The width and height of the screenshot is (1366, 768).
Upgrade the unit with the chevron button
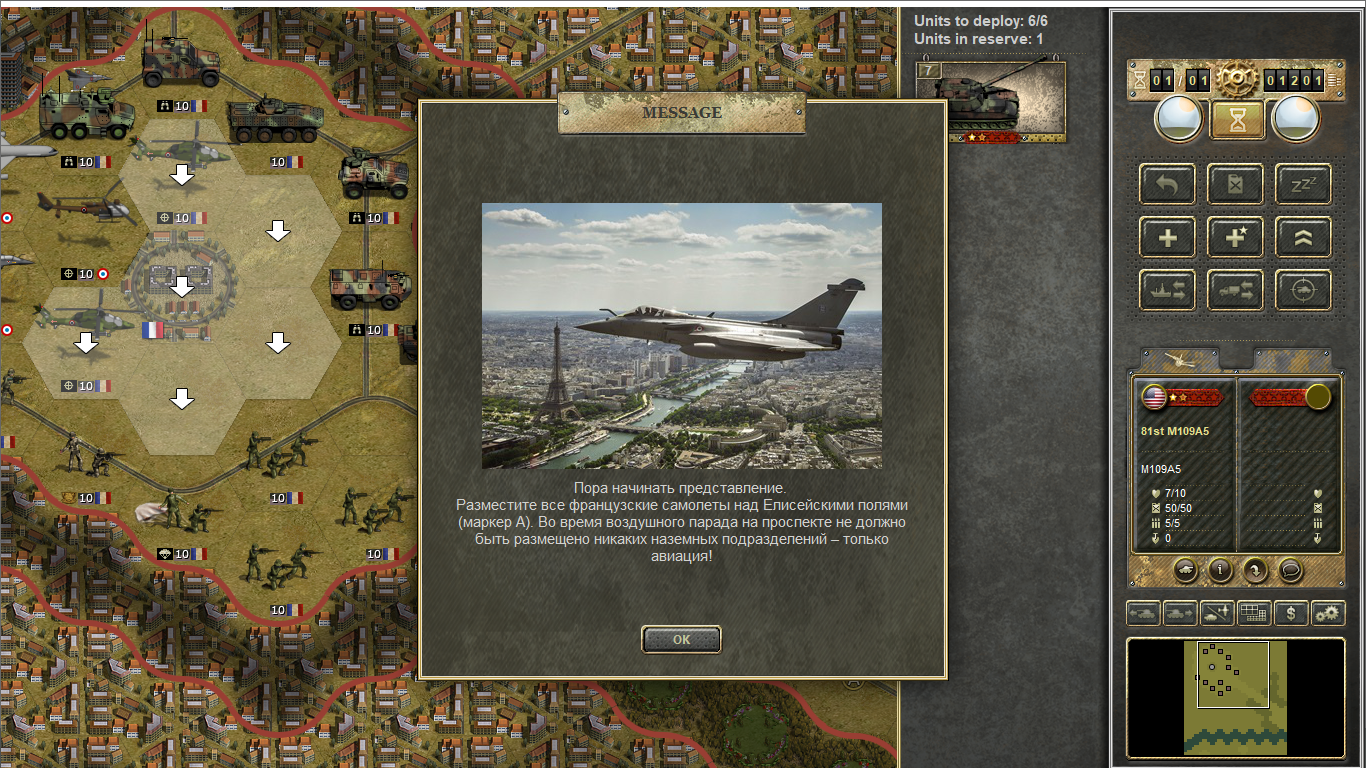pyautogui.click(x=1303, y=237)
